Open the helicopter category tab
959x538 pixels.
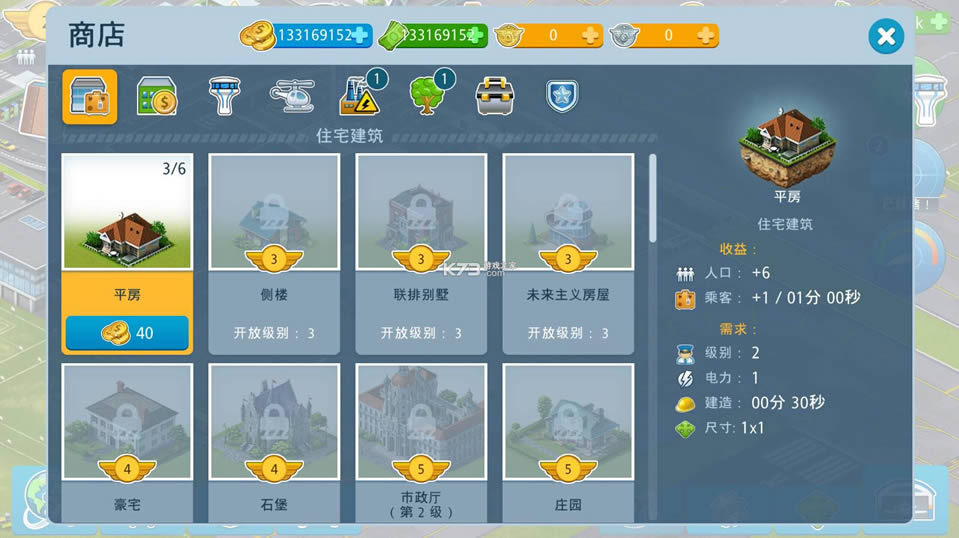click(292, 96)
